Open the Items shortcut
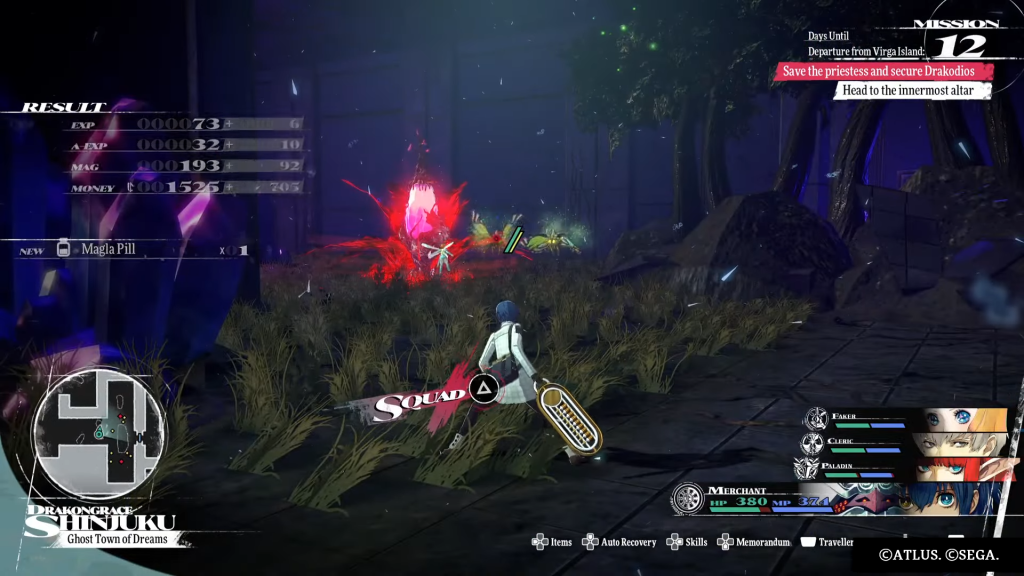The image size is (1024, 576). point(552,542)
